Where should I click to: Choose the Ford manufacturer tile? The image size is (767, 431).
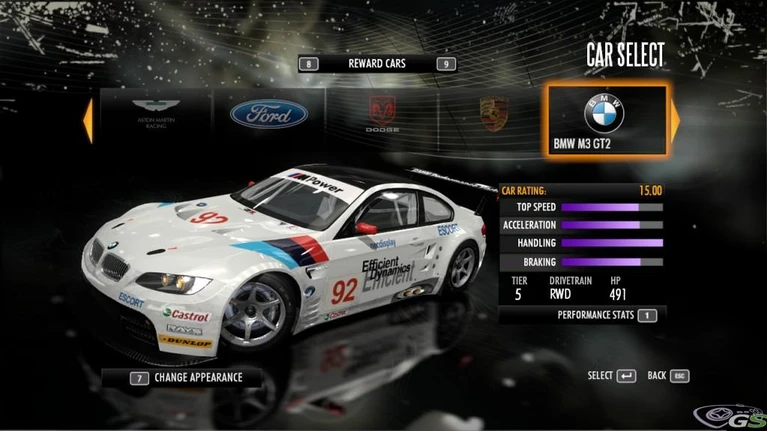pyautogui.click(x=268, y=116)
